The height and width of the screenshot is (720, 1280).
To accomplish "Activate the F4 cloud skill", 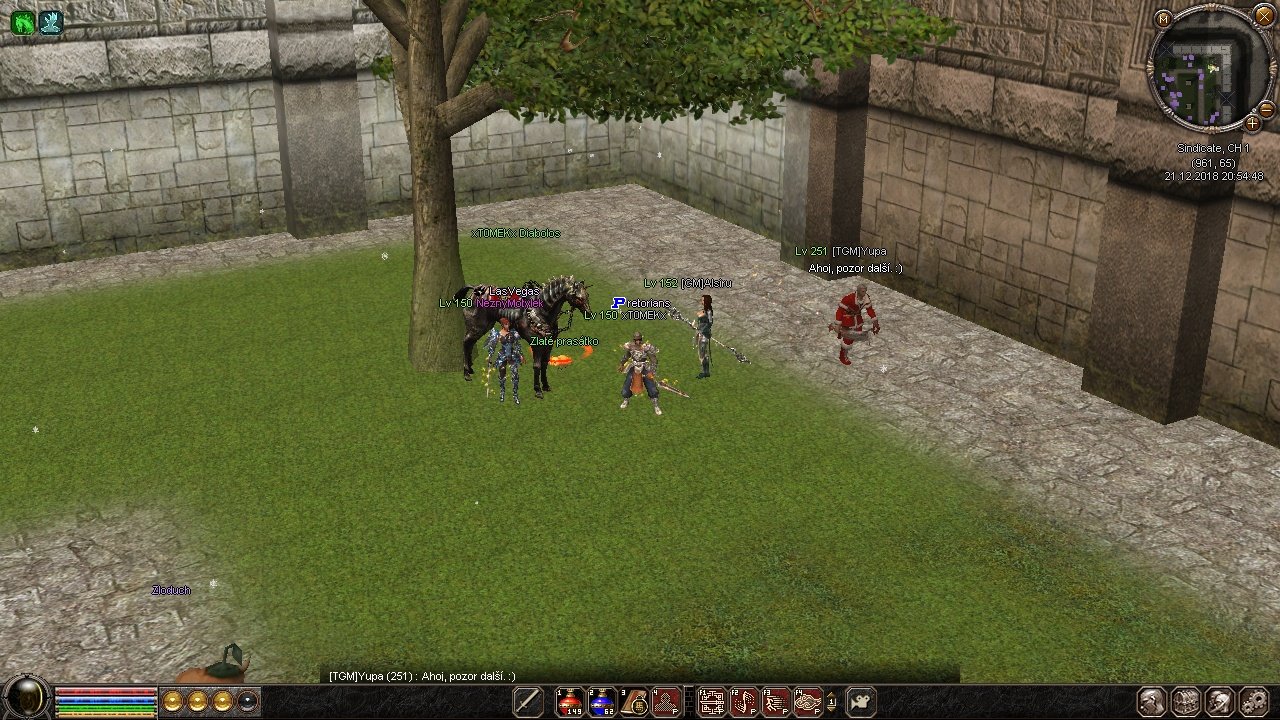I will click(808, 701).
